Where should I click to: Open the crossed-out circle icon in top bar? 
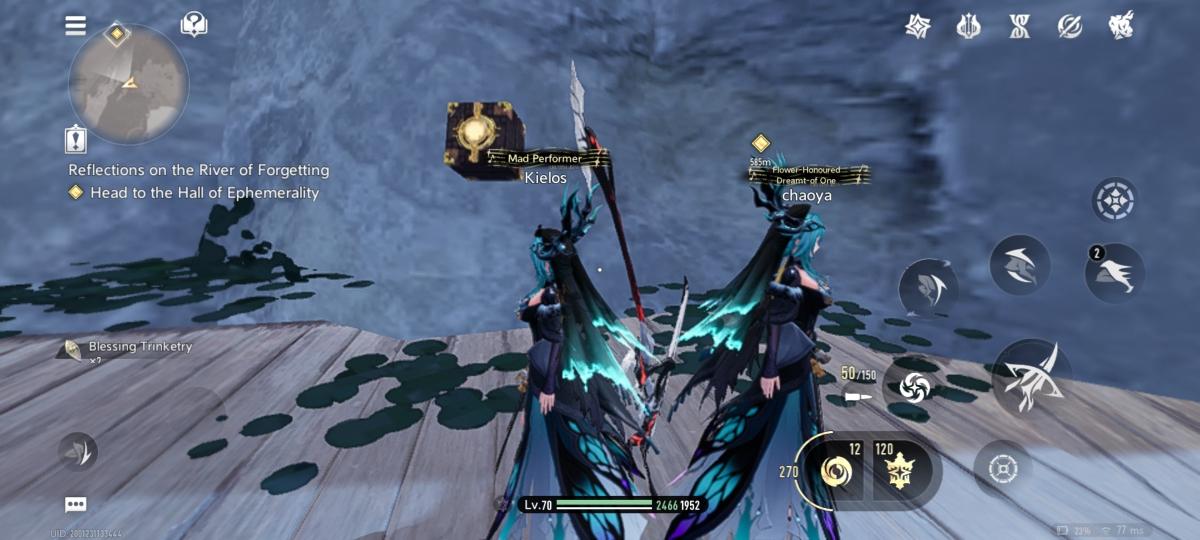(1070, 26)
